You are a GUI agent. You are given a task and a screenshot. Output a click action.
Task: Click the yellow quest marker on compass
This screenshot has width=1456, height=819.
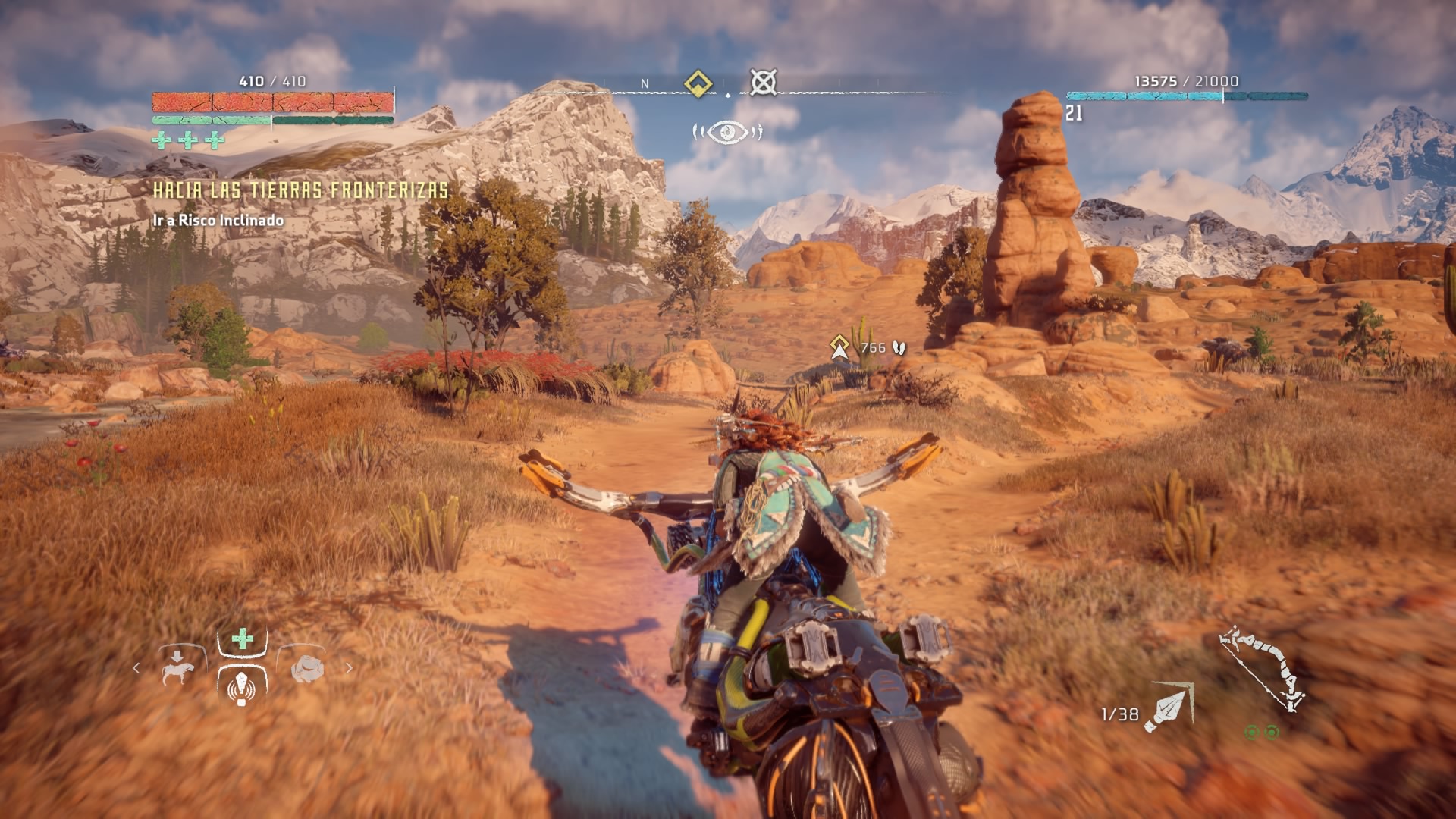tap(698, 83)
